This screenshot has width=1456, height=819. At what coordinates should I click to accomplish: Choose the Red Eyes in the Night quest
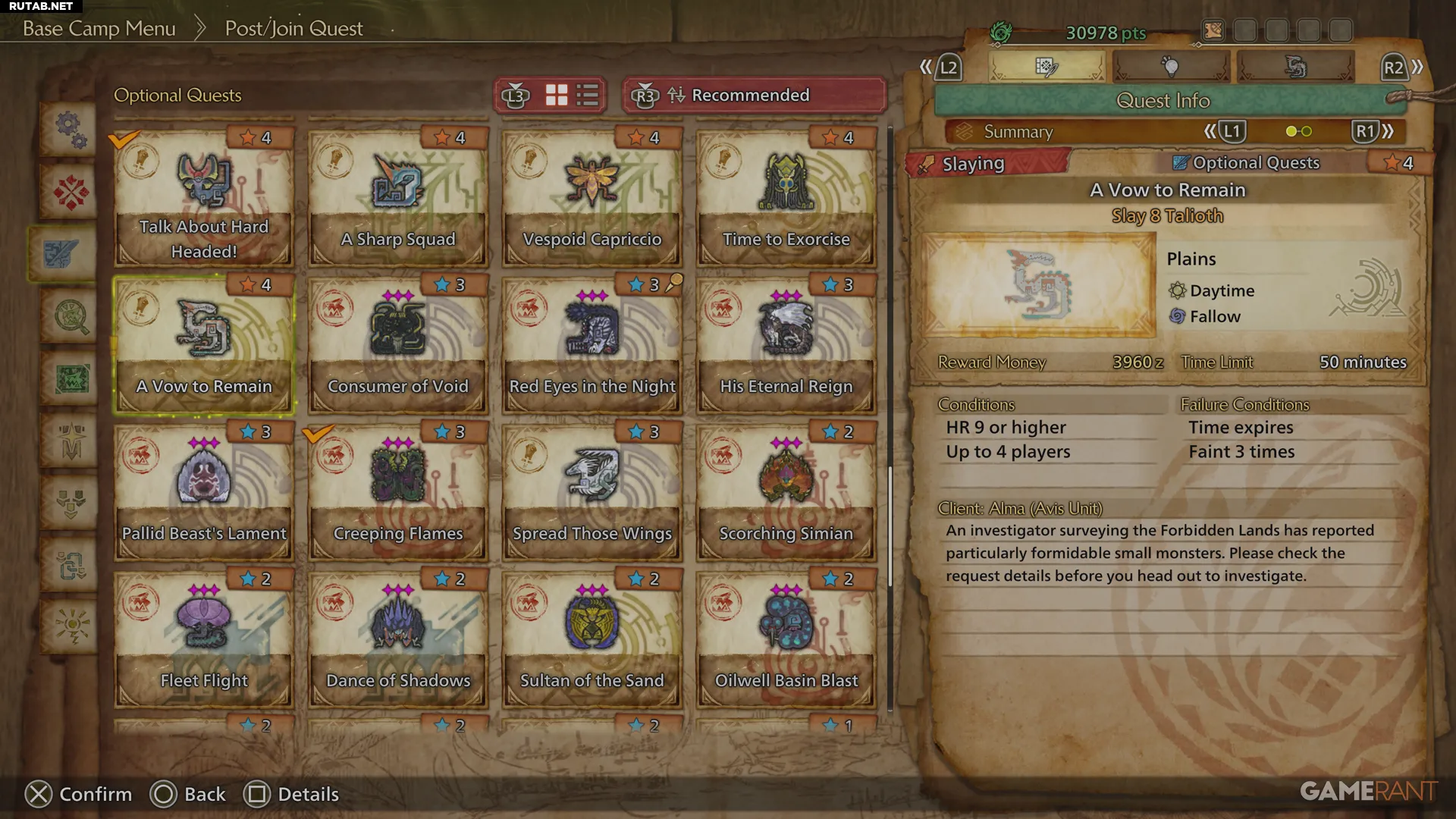(591, 346)
